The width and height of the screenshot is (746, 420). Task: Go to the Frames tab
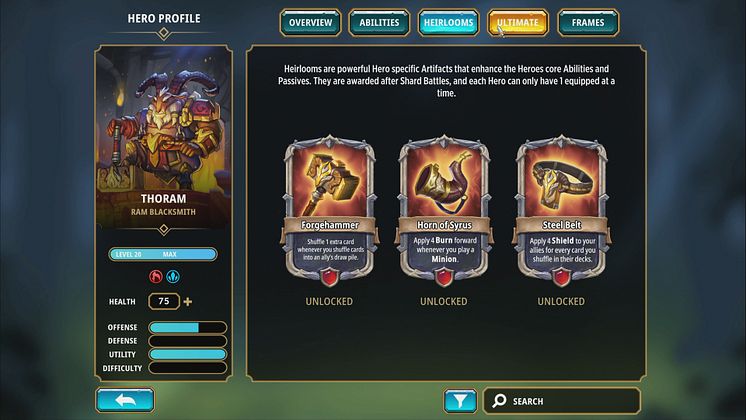coord(587,22)
